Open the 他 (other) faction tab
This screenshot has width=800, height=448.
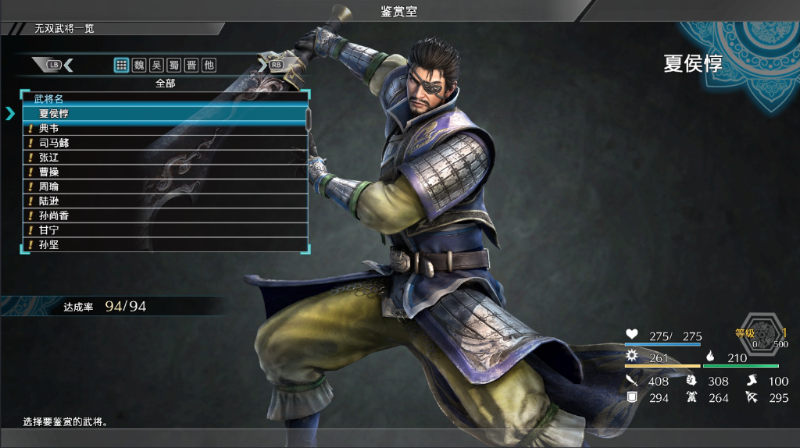click(208, 65)
